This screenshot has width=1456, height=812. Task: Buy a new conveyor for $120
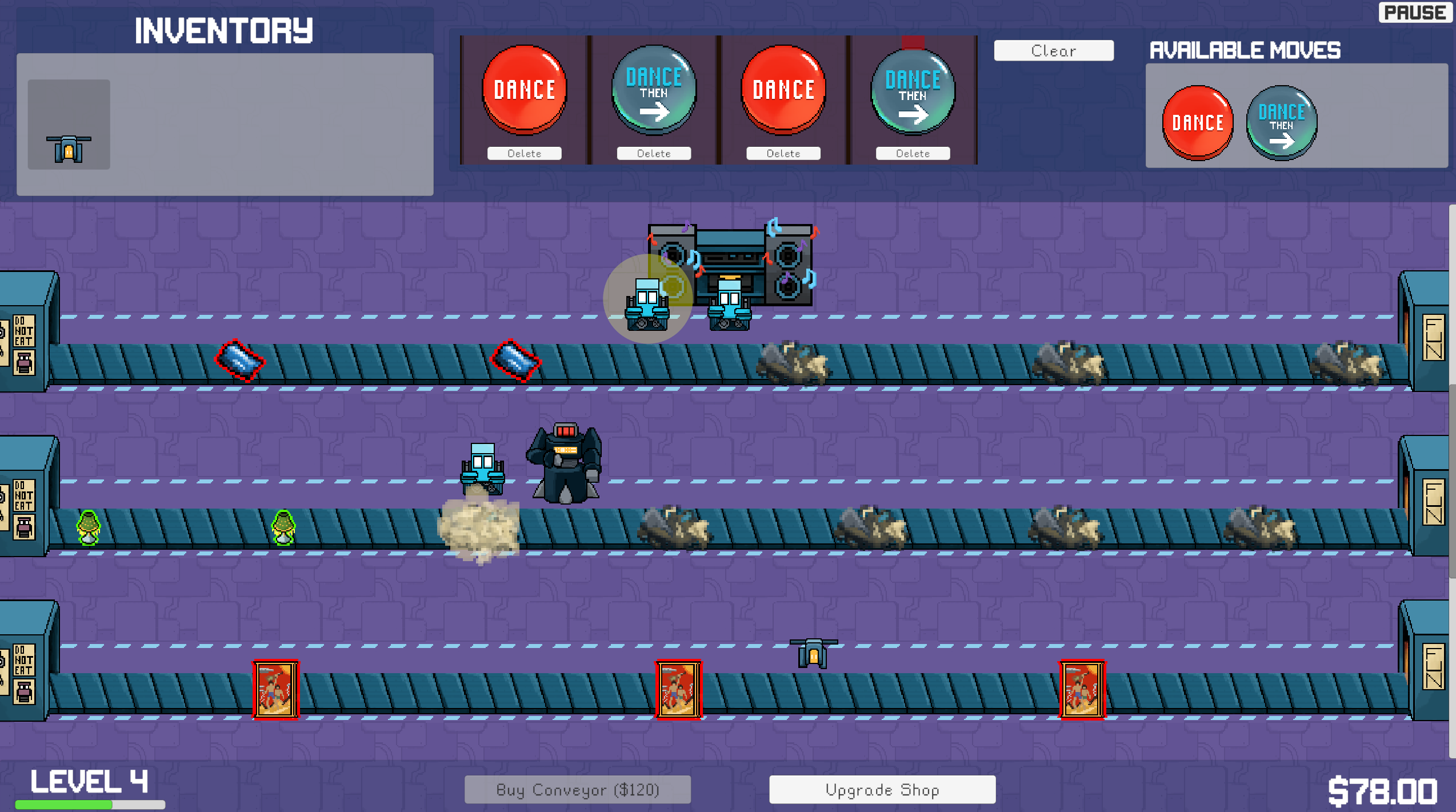point(577,790)
